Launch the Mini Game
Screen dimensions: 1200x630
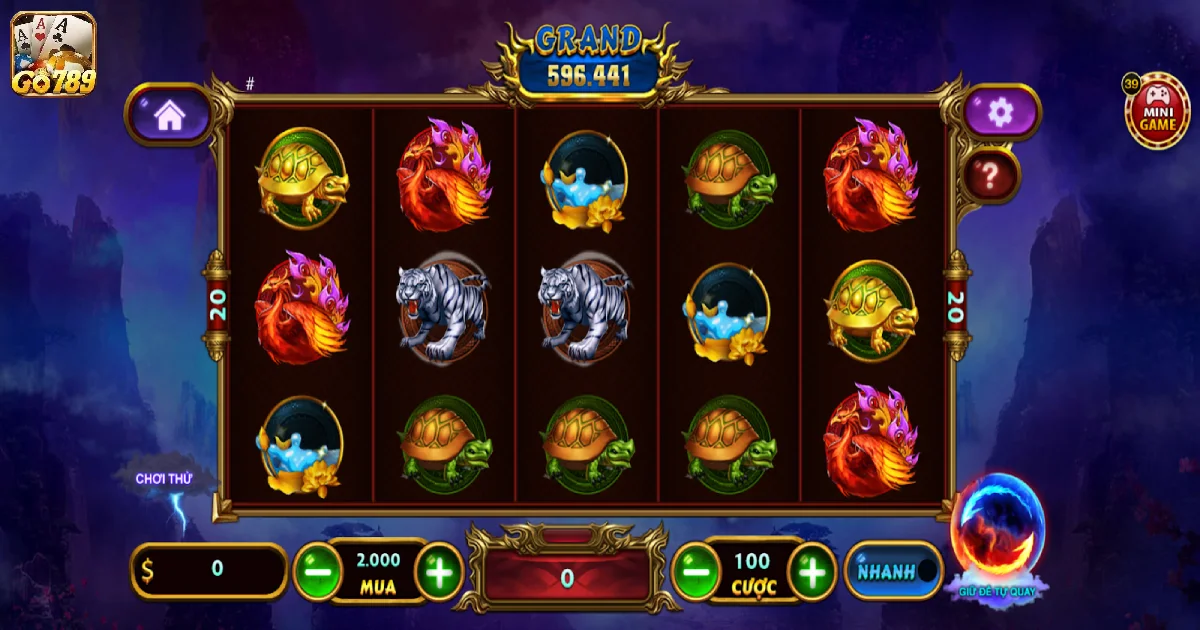click(x=1158, y=109)
